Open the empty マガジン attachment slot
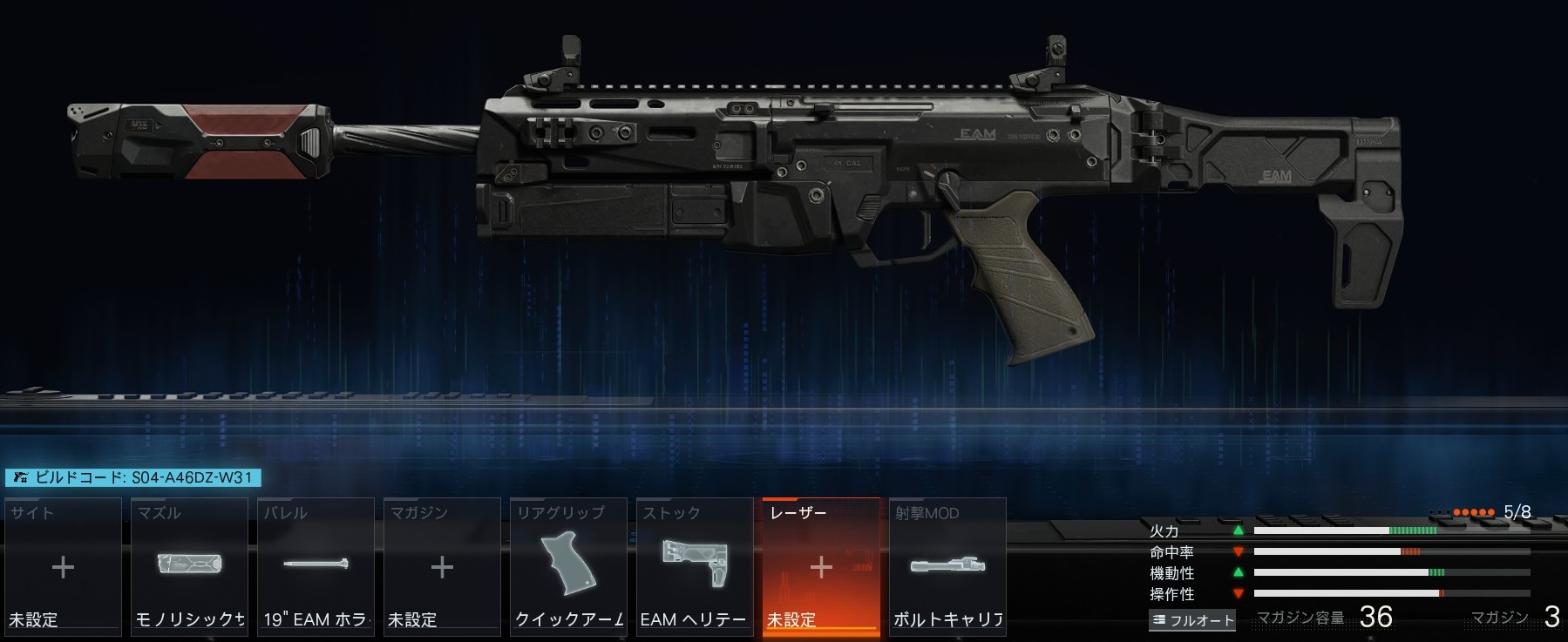The height and width of the screenshot is (642, 1568). (x=442, y=566)
